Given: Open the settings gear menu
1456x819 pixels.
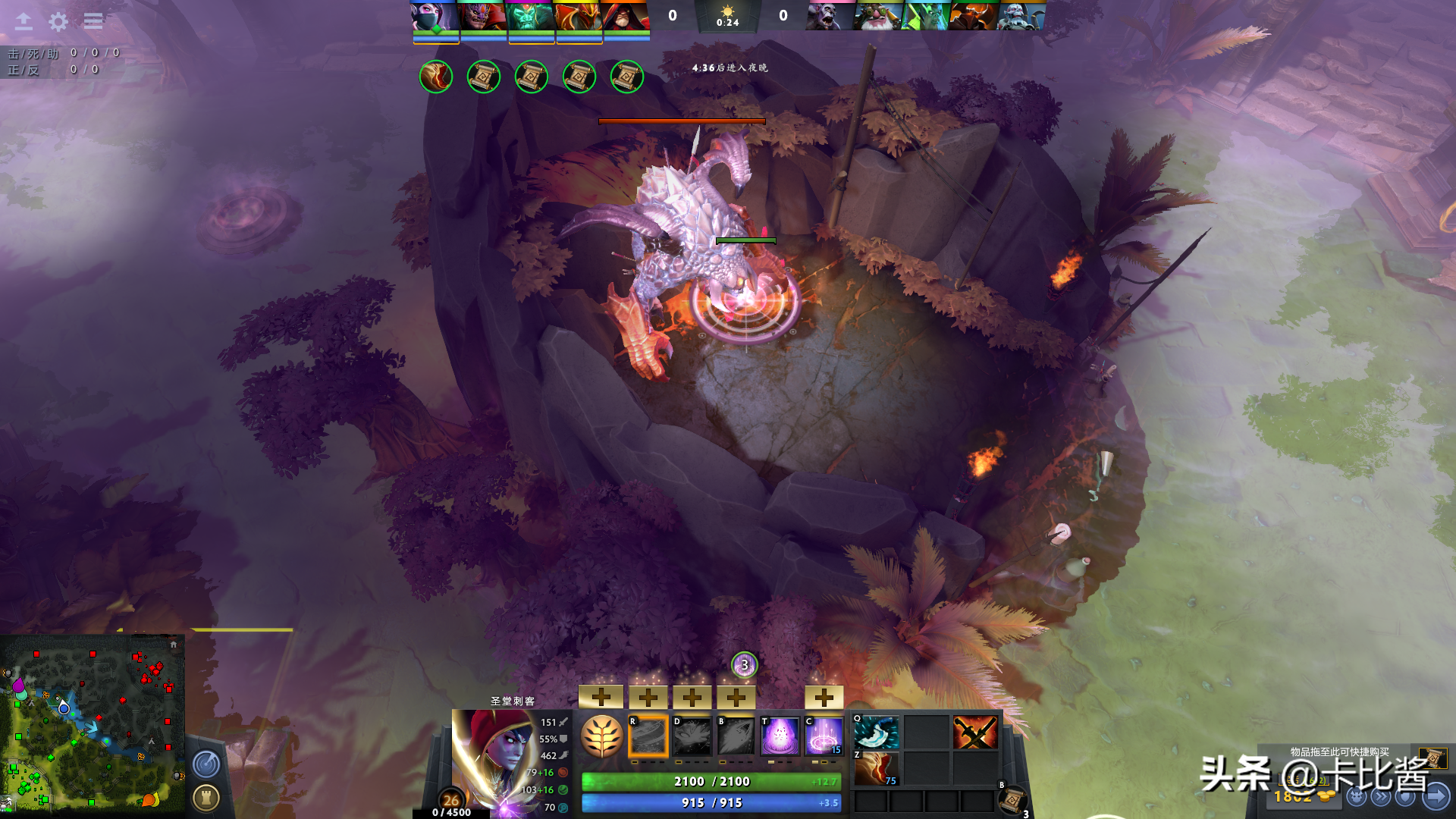Looking at the screenshot, I should 58,21.
